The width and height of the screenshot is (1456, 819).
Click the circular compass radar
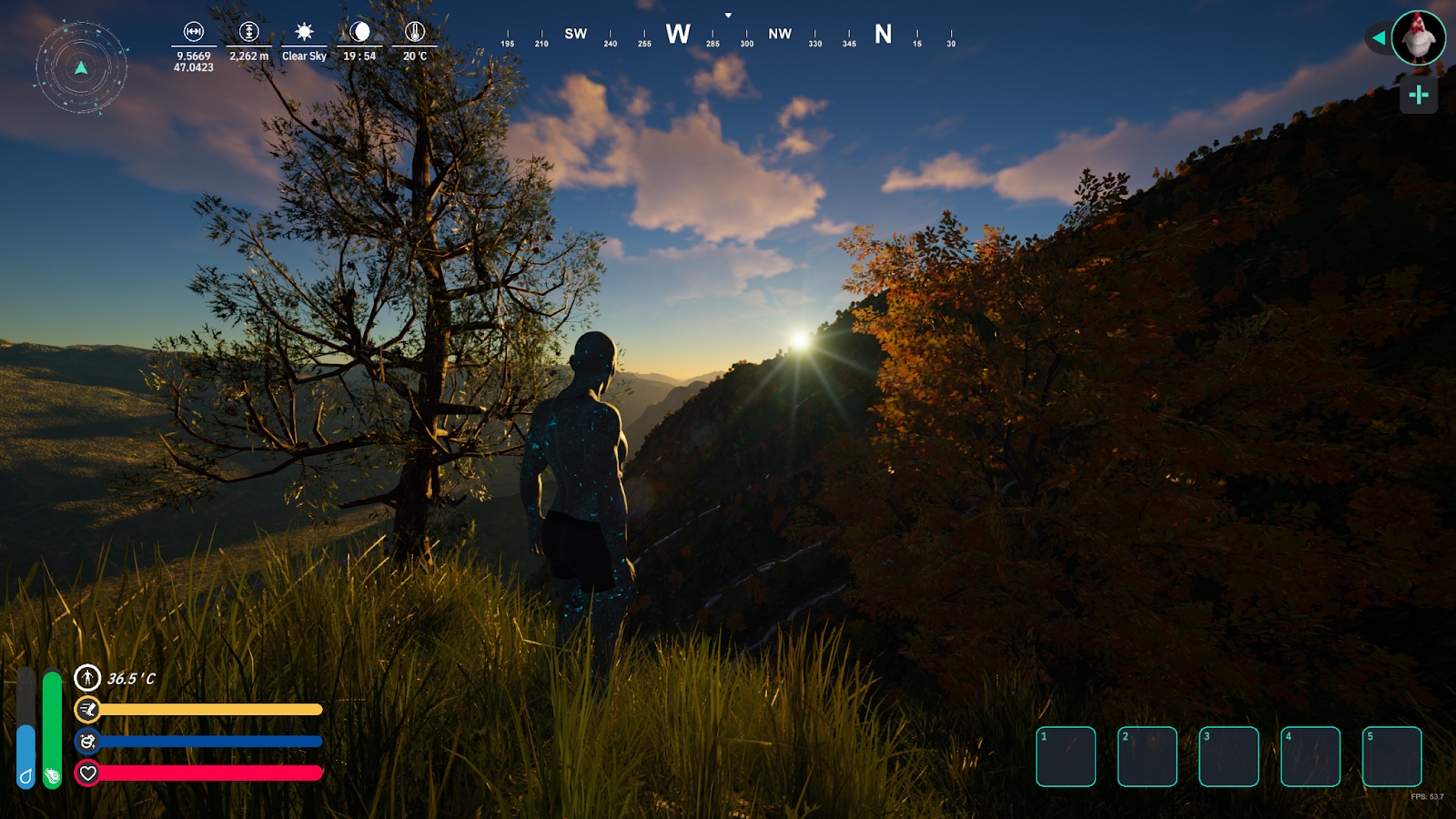[x=81, y=67]
